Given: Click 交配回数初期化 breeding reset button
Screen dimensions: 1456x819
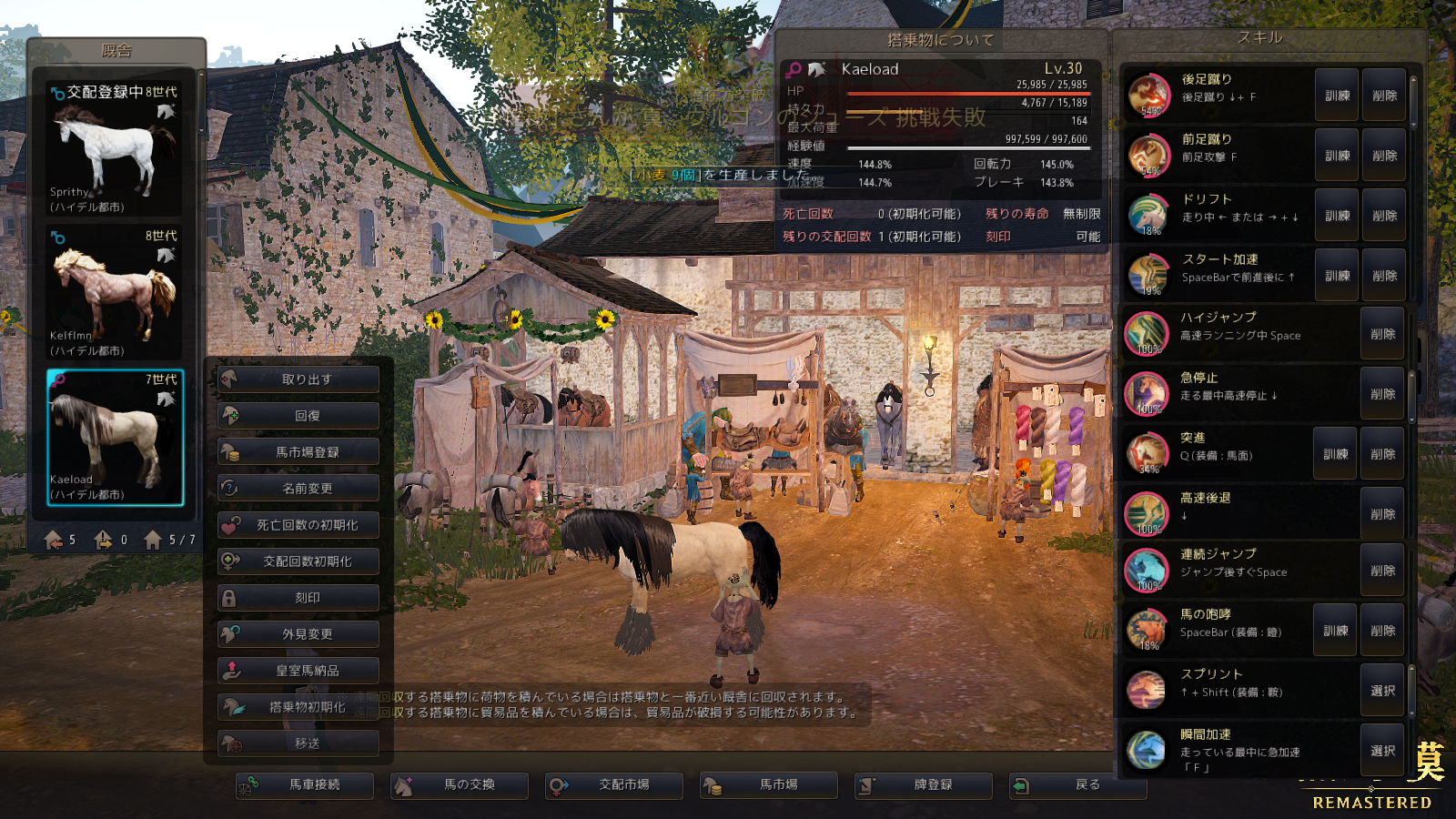Looking at the screenshot, I should [x=298, y=561].
